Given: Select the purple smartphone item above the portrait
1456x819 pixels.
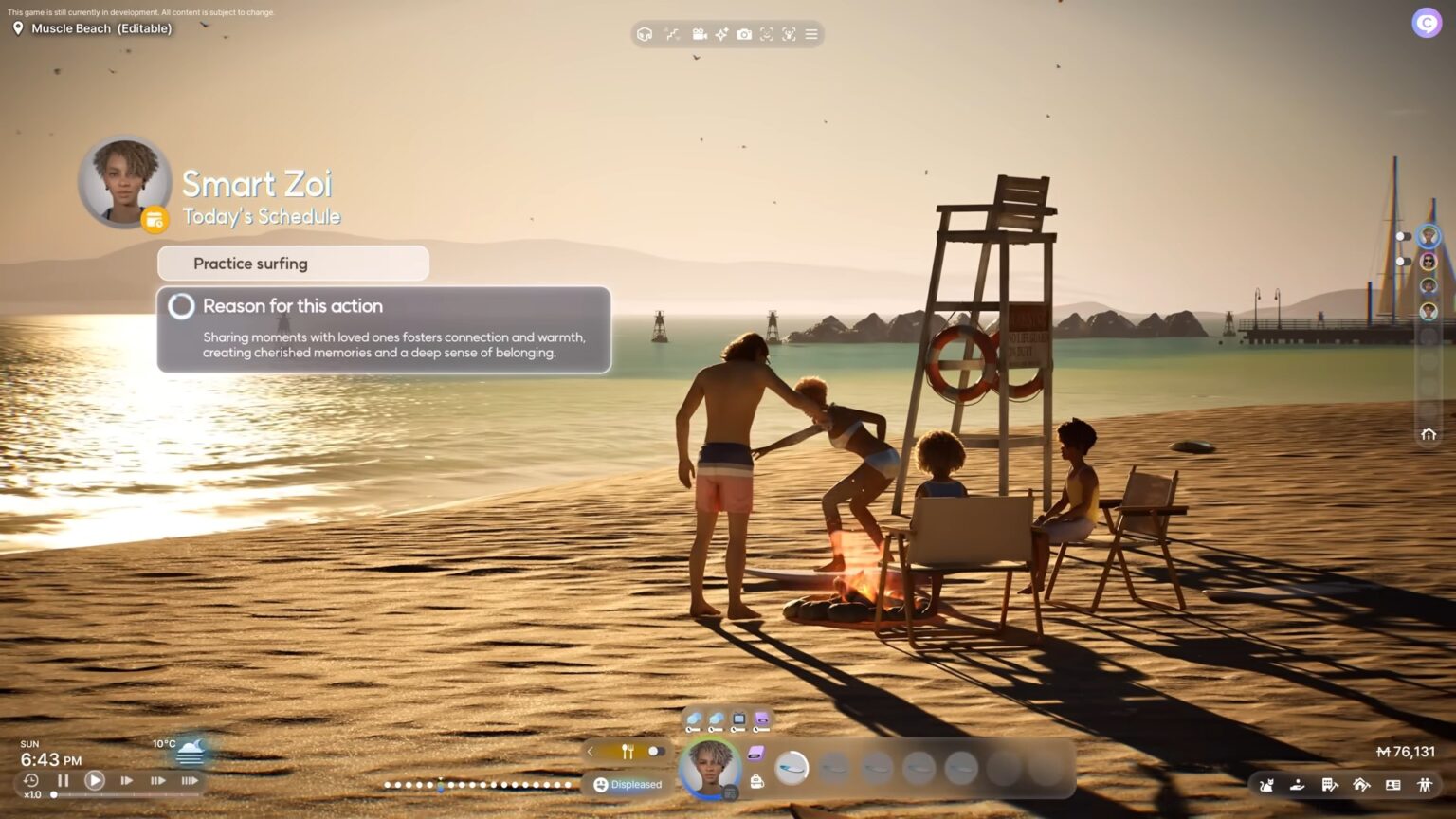Looking at the screenshot, I should tap(761, 720).
